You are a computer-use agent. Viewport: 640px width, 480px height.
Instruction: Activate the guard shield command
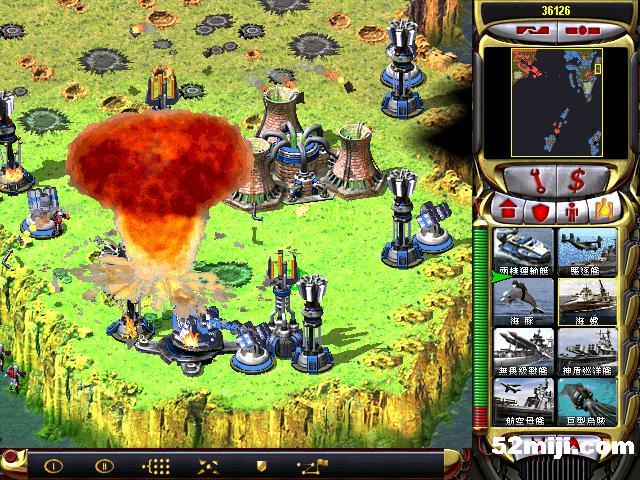point(262,465)
